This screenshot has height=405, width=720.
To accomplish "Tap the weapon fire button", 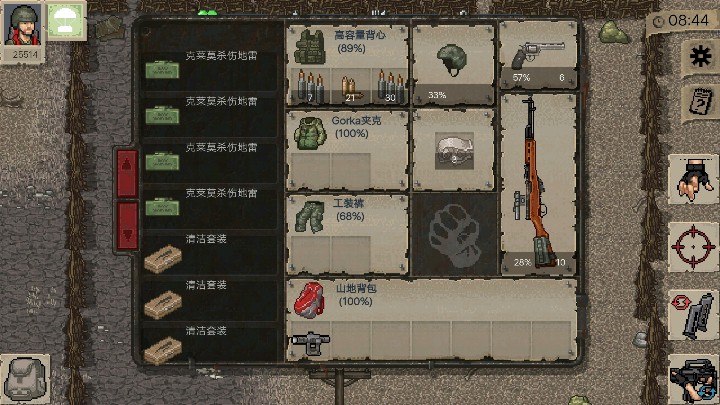I will click(x=692, y=380).
